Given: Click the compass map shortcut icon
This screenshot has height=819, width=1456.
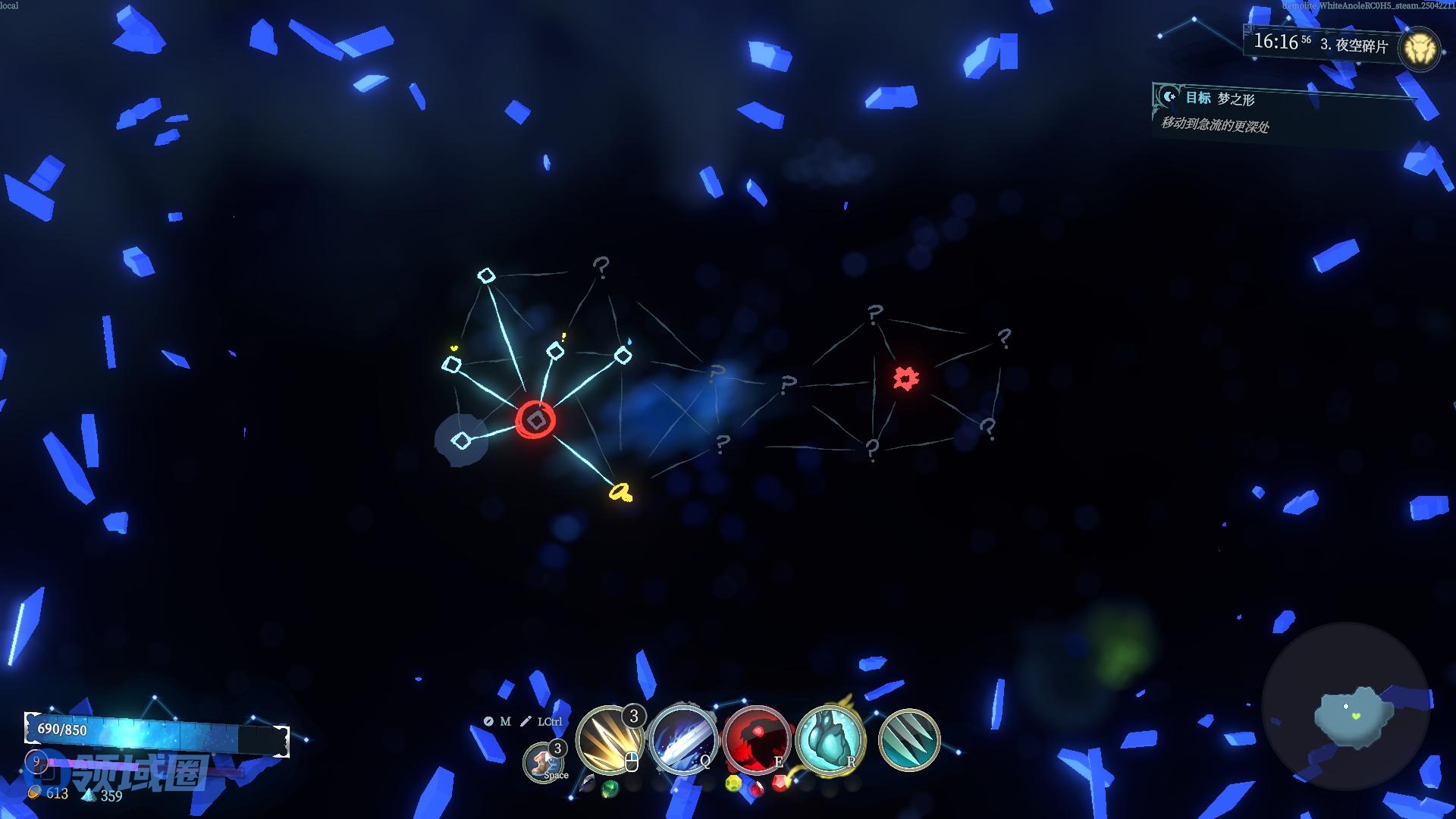Looking at the screenshot, I should [x=488, y=721].
